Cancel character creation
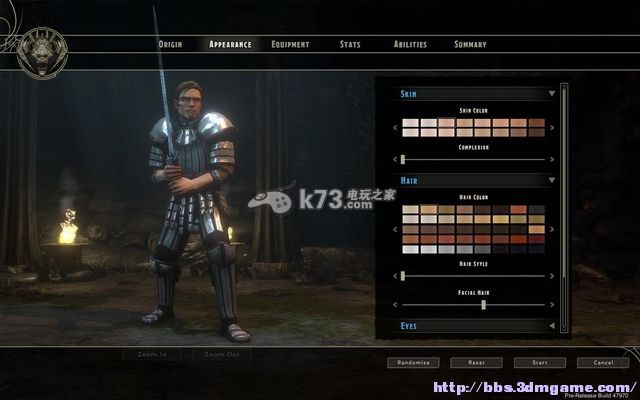640x400 pixels. click(x=603, y=363)
